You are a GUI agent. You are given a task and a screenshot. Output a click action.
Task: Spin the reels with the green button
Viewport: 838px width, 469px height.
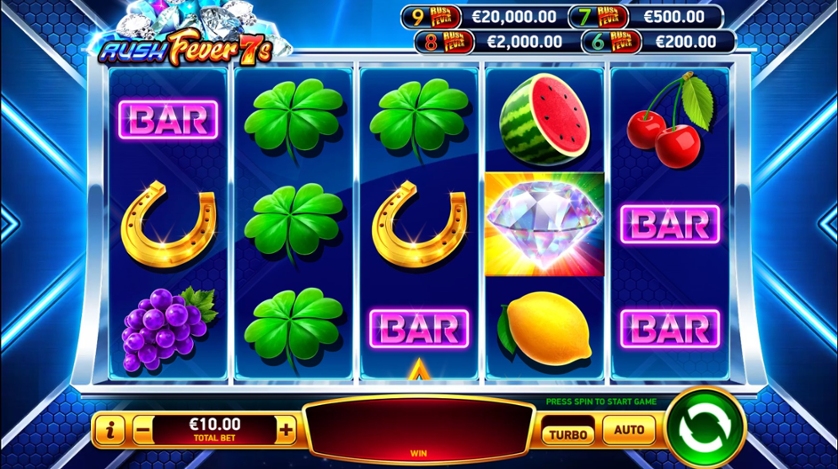[705, 430]
